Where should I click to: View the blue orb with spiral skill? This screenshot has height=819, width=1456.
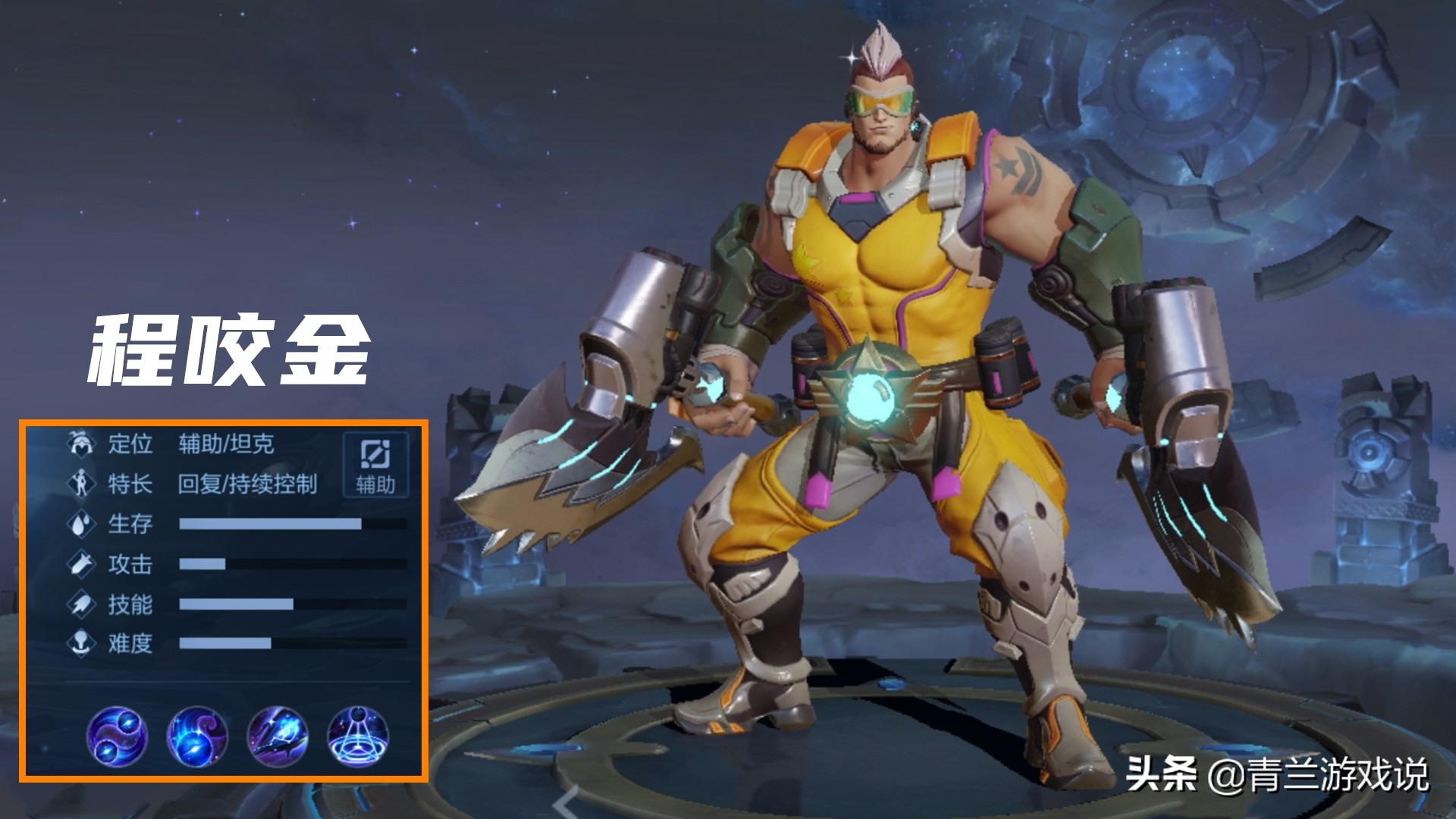[x=197, y=735]
